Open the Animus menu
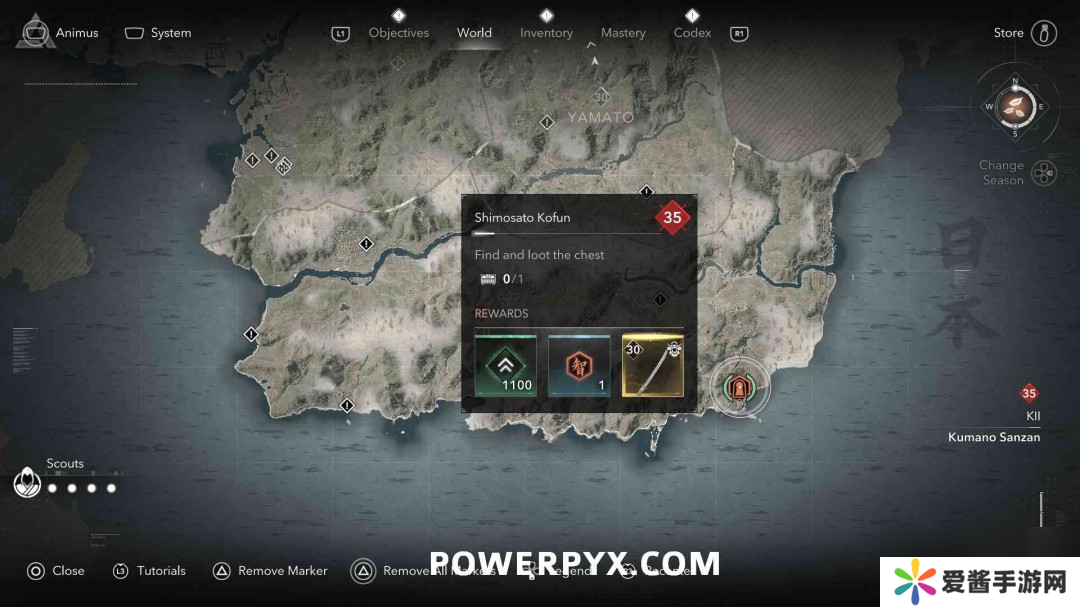Screen dimensions: 1080x607 point(61,32)
